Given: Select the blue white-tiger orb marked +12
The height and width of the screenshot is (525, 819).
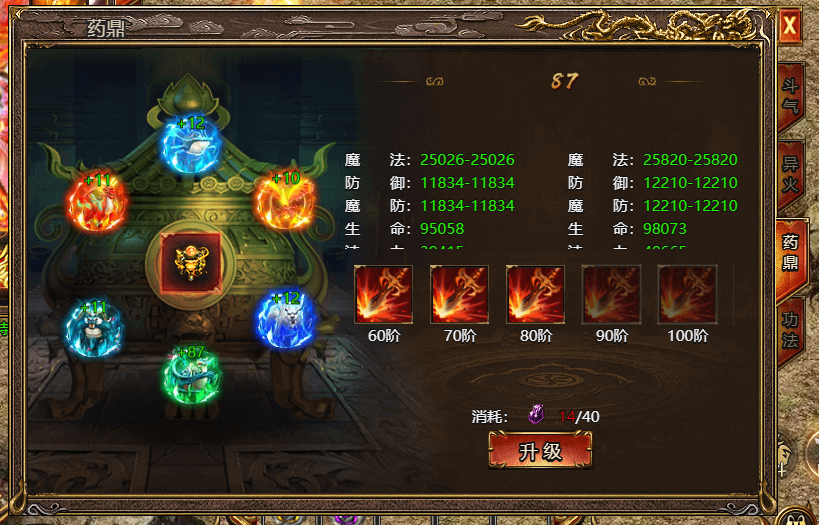Looking at the screenshot, I should (x=286, y=319).
